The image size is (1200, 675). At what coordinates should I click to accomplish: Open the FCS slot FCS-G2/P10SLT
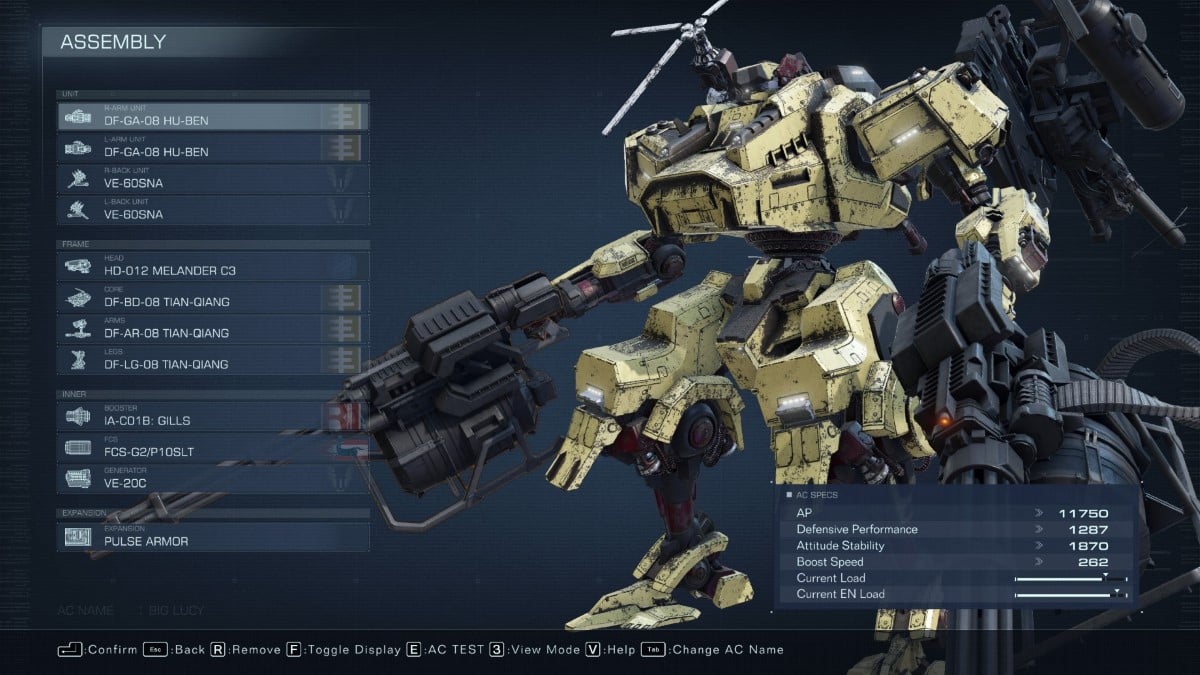(212, 447)
